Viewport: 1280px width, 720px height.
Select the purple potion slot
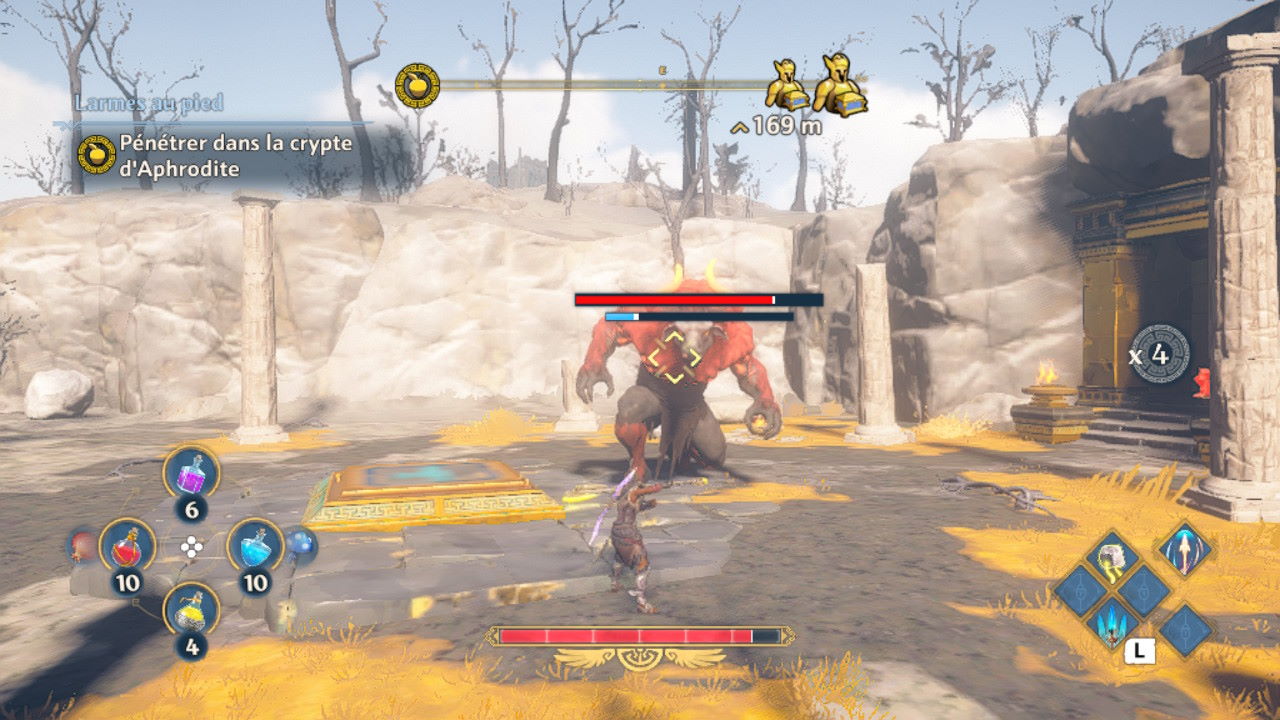point(191,473)
